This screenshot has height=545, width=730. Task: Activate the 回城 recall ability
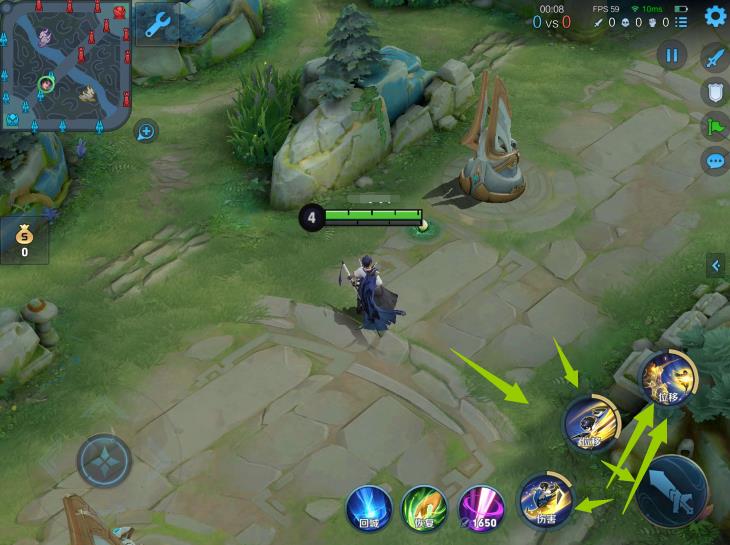(x=368, y=507)
